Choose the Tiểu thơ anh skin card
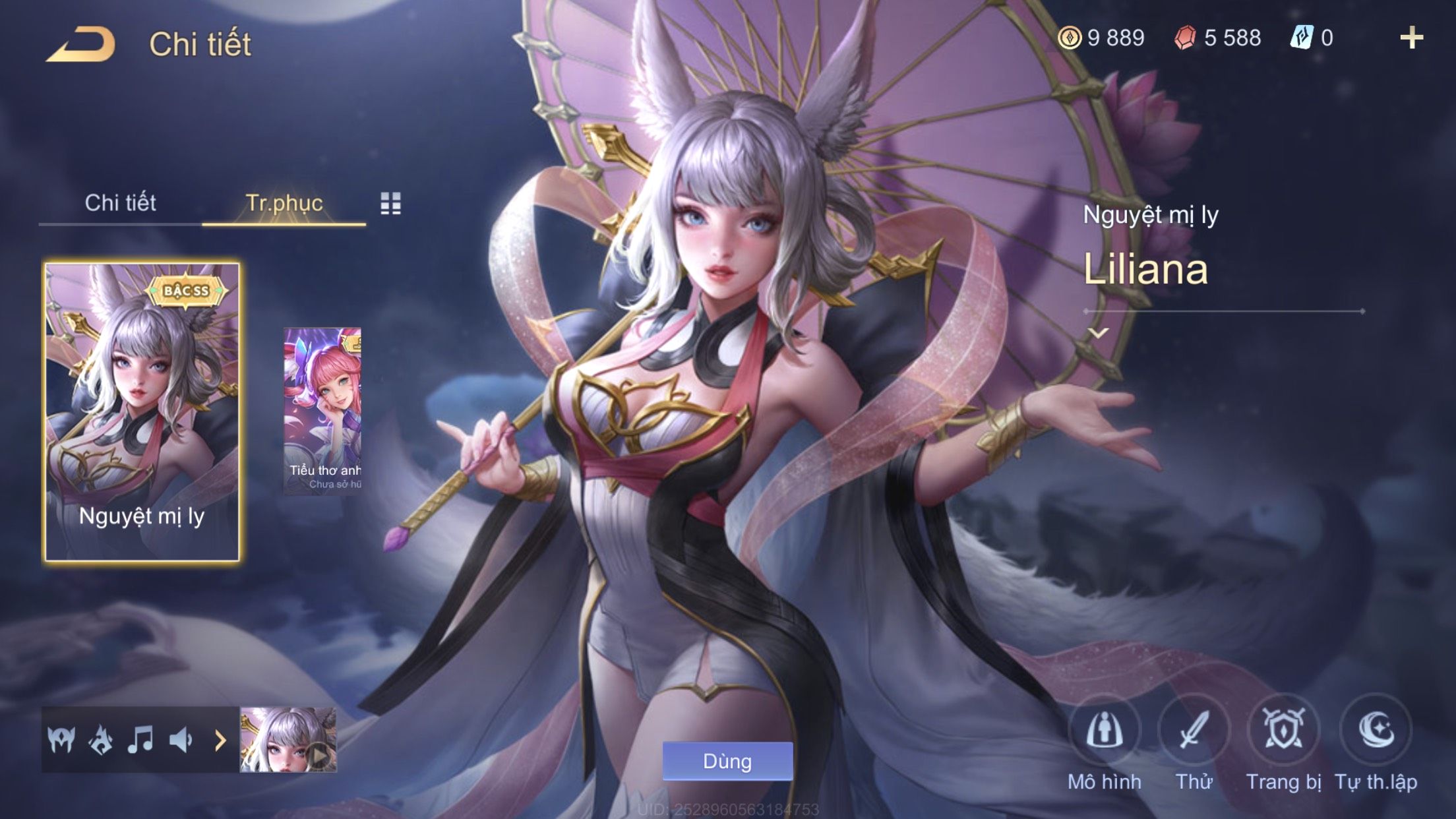Image resolution: width=1456 pixels, height=819 pixels. click(x=322, y=411)
